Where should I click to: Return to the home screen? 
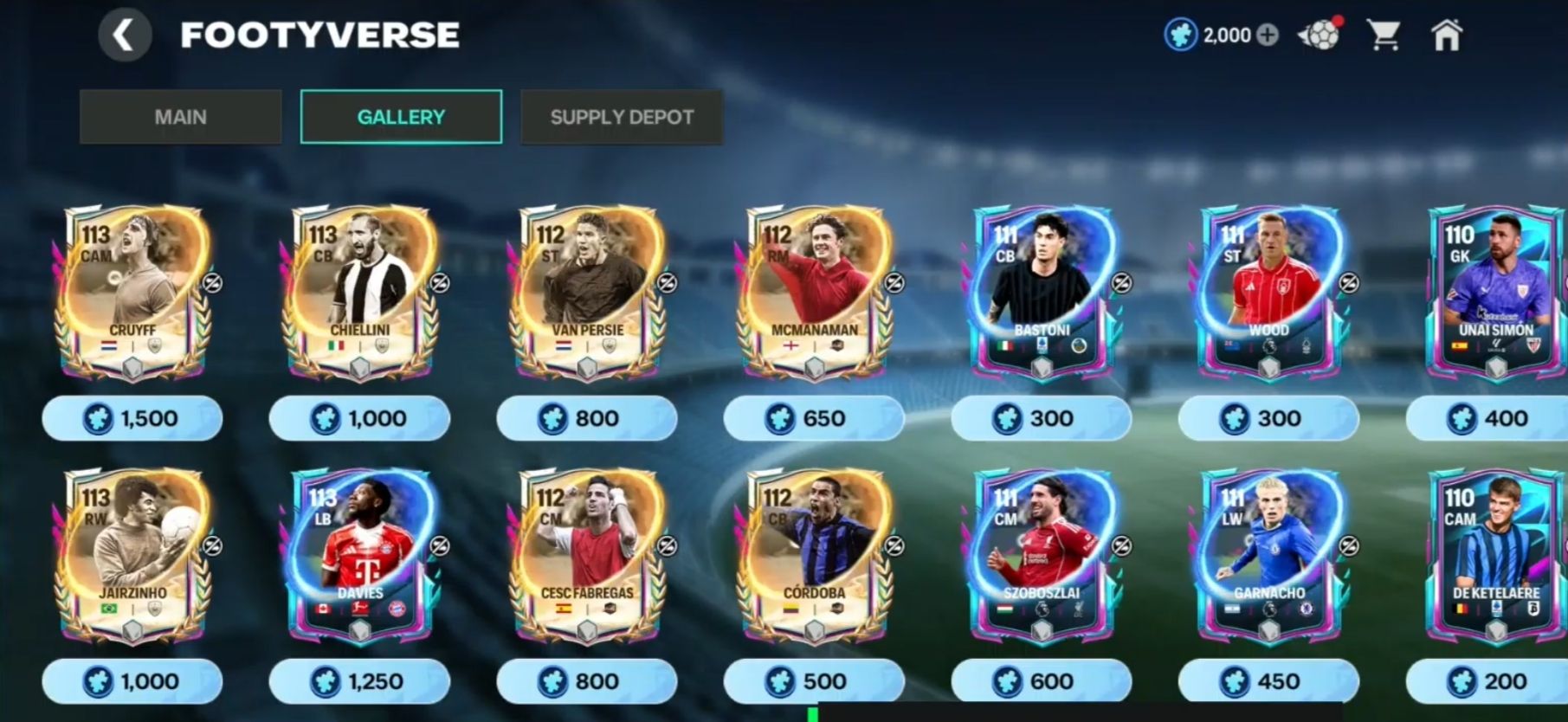(x=1446, y=35)
